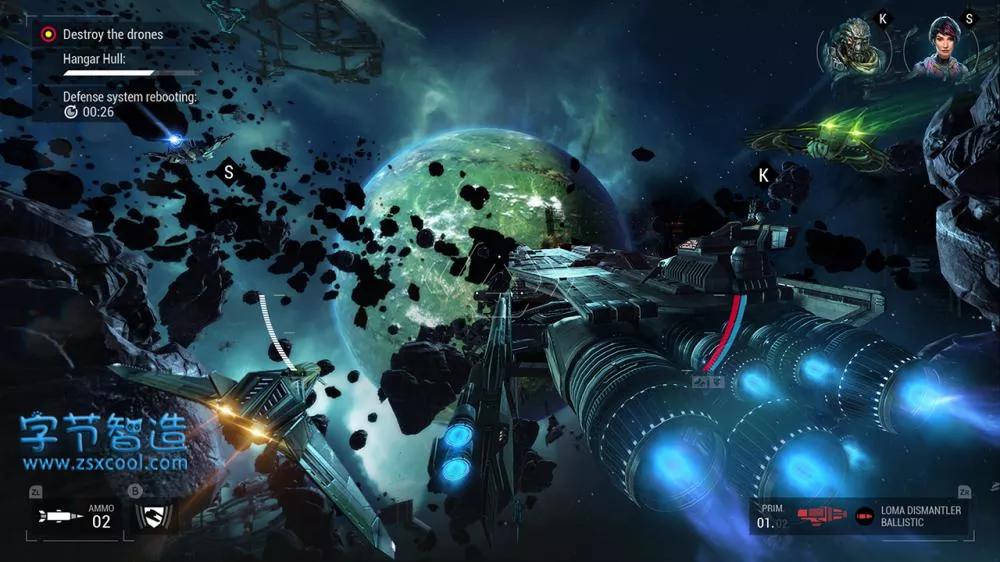Choose the female wingman portrait
The width and height of the screenshot is (1000, 562).
[x=942, y=48]
